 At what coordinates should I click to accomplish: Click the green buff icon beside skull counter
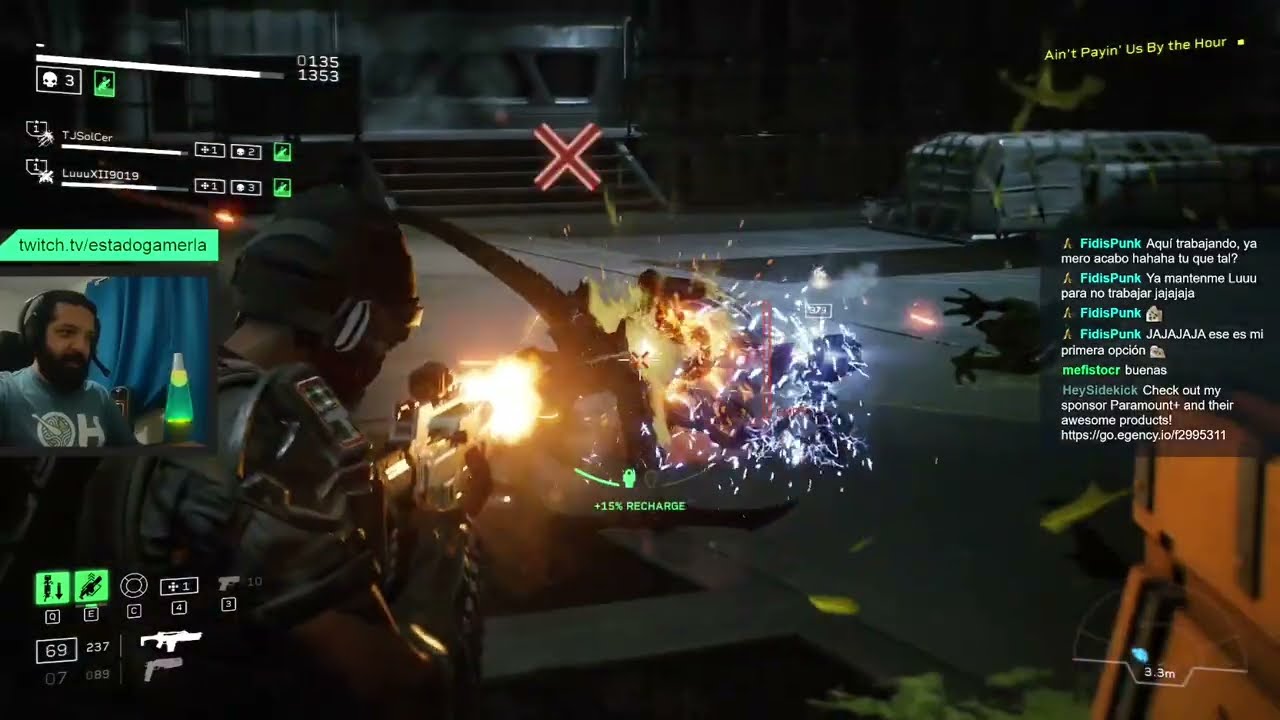tap(104, 83)
